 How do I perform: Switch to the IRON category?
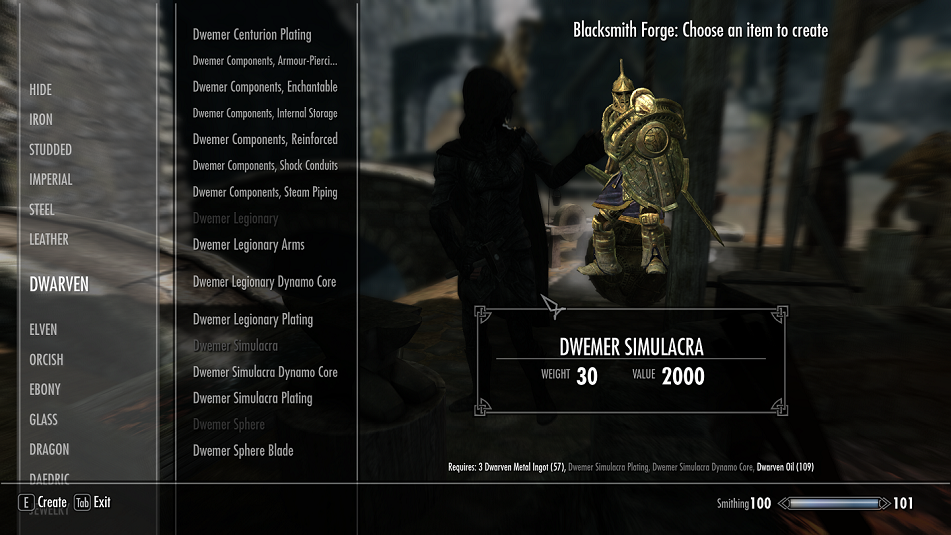(x=41, y=120)
